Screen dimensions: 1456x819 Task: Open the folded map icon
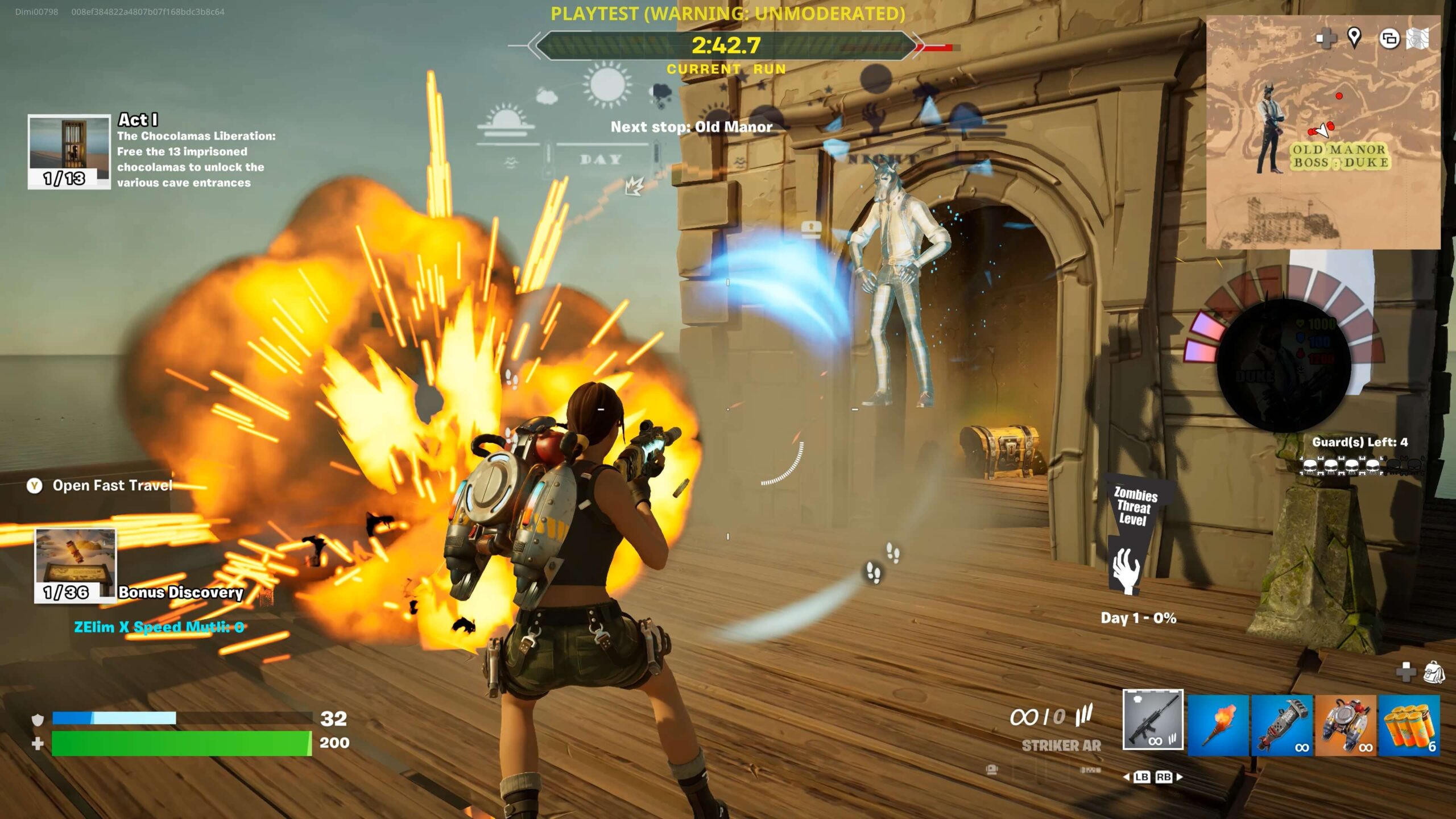coord(1417,39)
